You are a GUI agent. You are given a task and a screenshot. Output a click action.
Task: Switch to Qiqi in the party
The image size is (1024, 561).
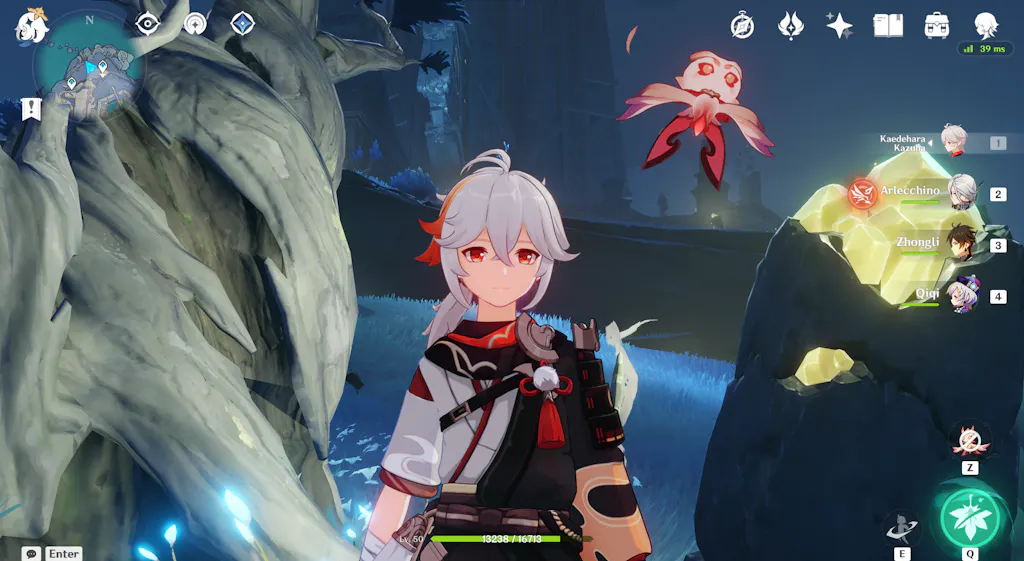click(962, 295)
